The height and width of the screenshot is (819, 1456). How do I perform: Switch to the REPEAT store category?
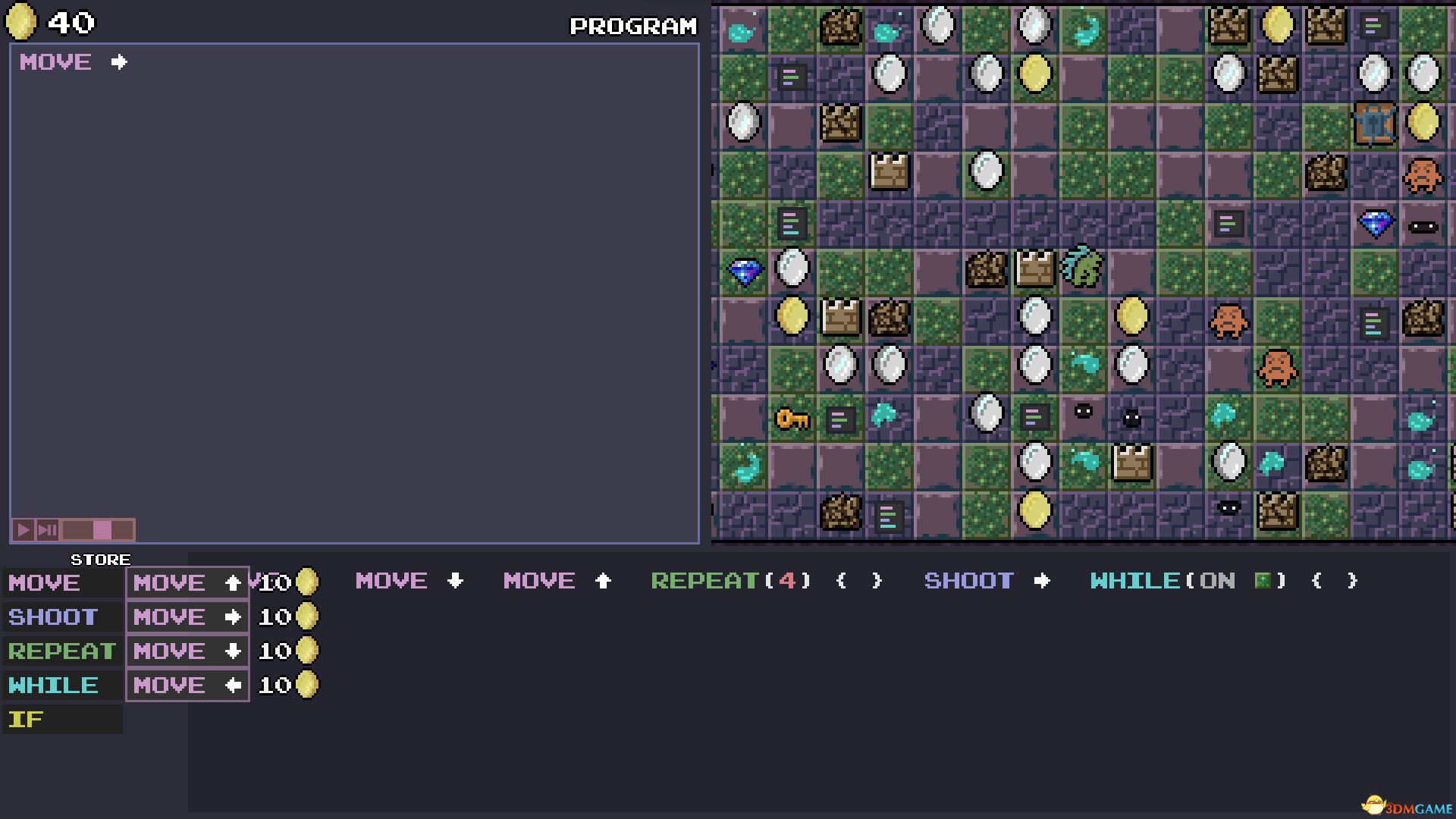click(61, 651)
